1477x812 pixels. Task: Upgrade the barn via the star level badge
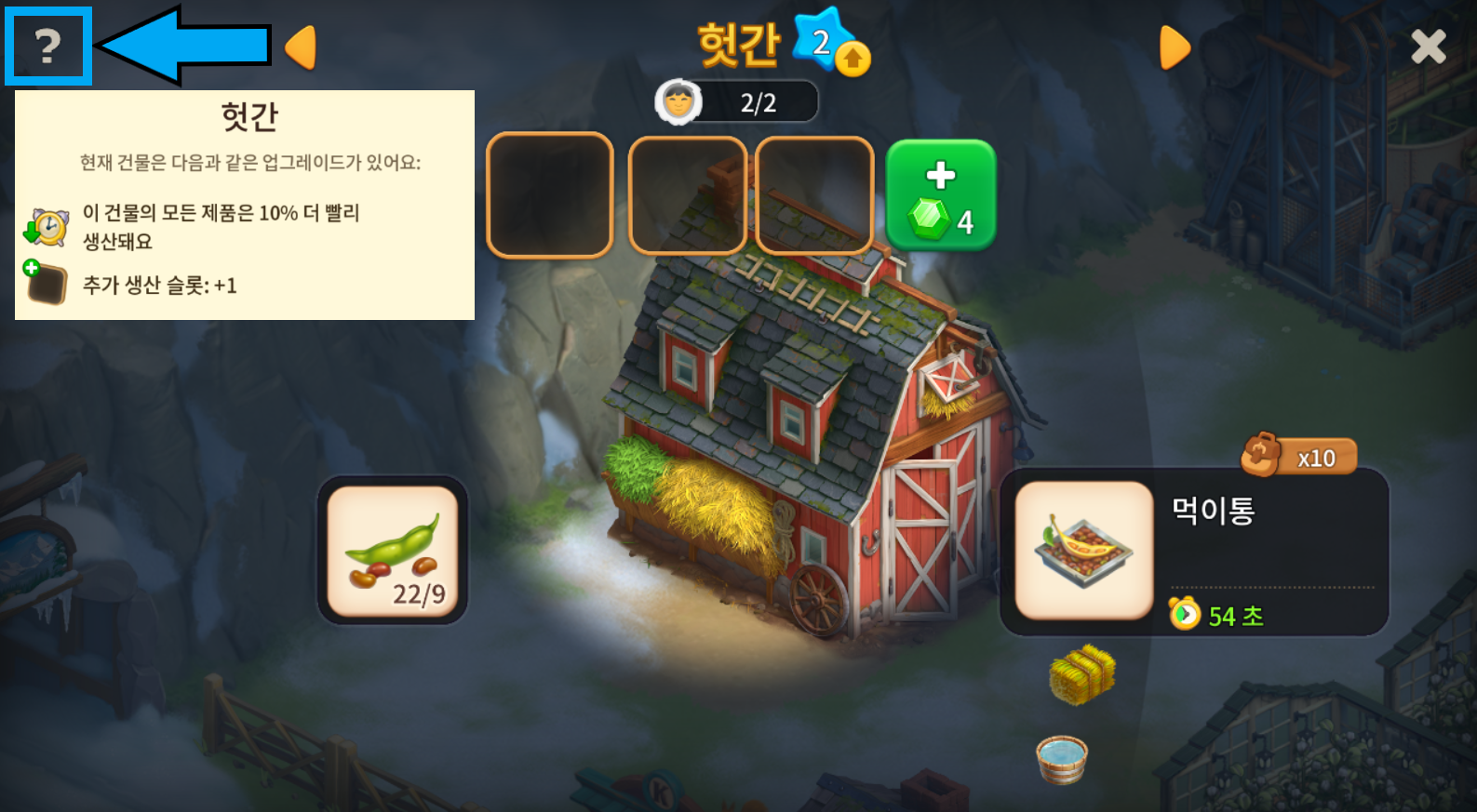[831, 43]
